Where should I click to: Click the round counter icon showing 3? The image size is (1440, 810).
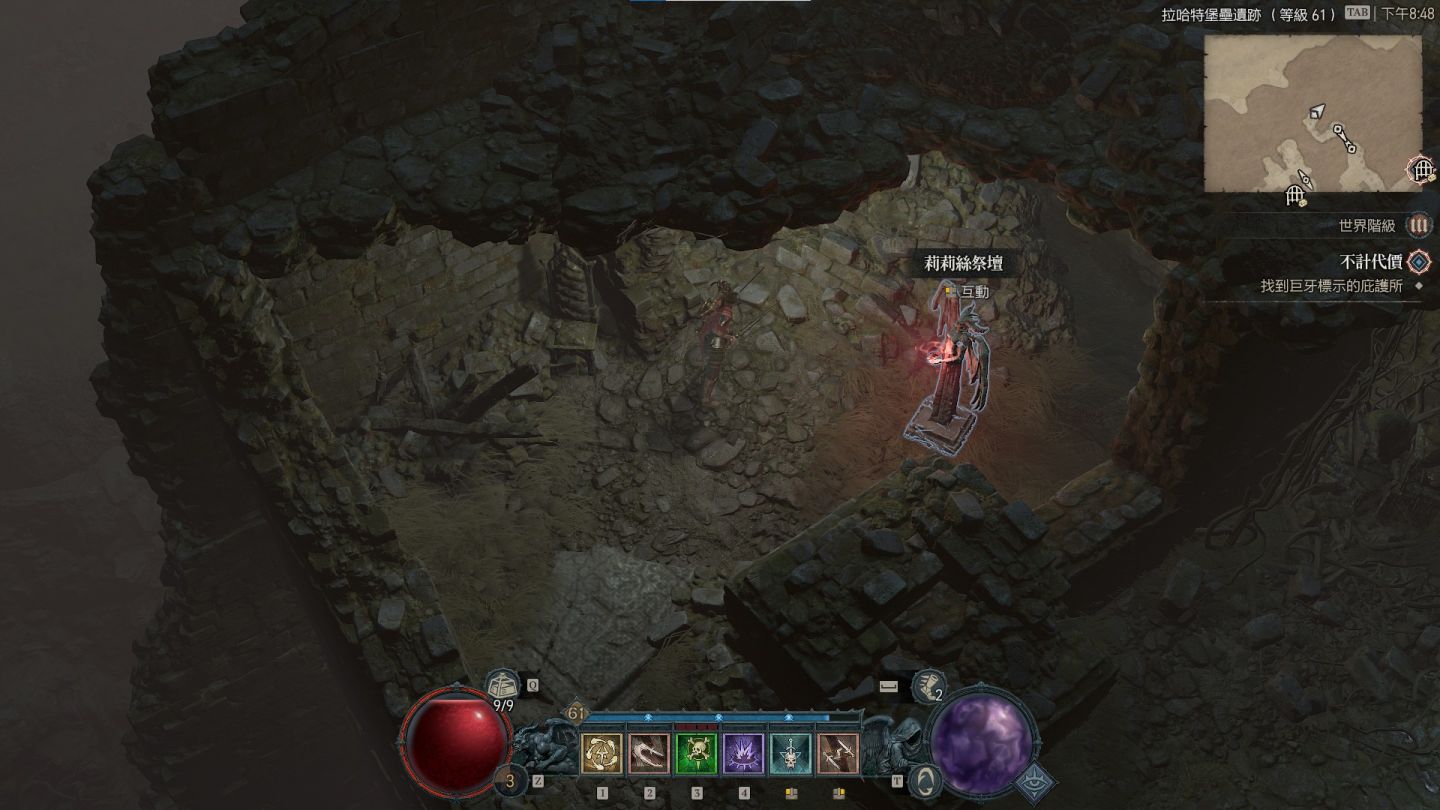coord(512,781)
